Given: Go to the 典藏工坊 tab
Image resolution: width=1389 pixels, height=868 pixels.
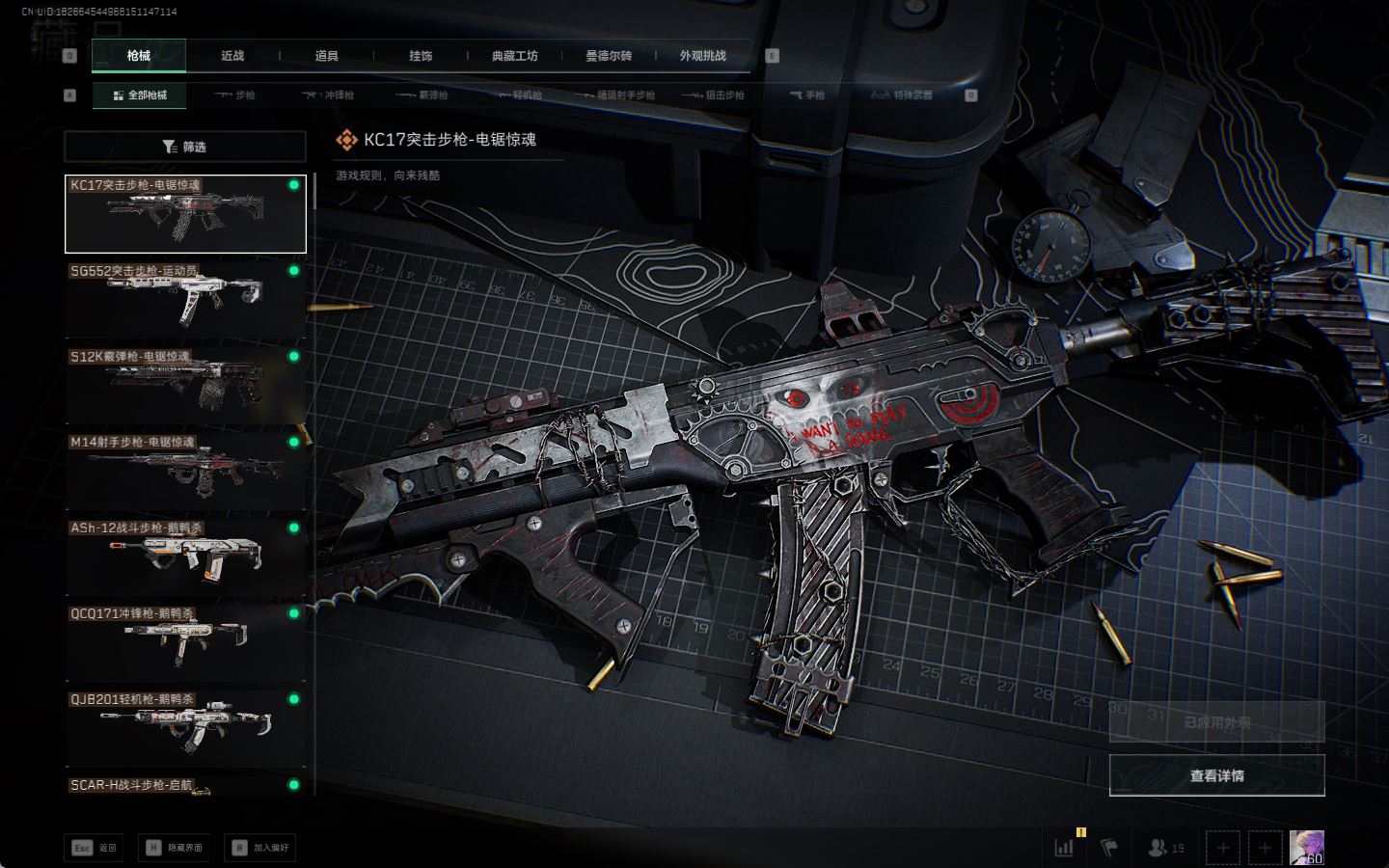Looking at the screenshot, I should pos(515,56).
